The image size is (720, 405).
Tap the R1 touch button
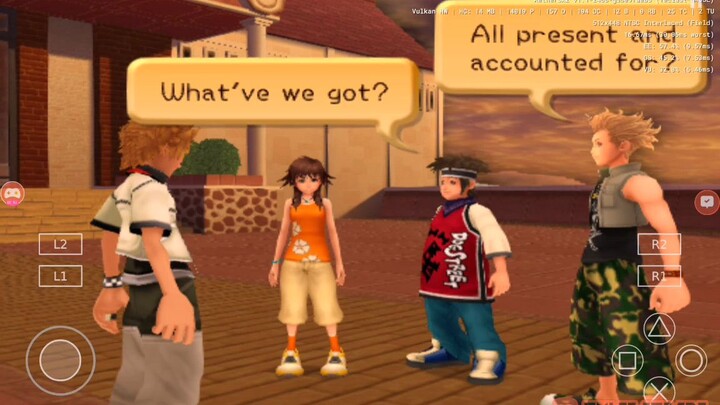coord(659,276)
